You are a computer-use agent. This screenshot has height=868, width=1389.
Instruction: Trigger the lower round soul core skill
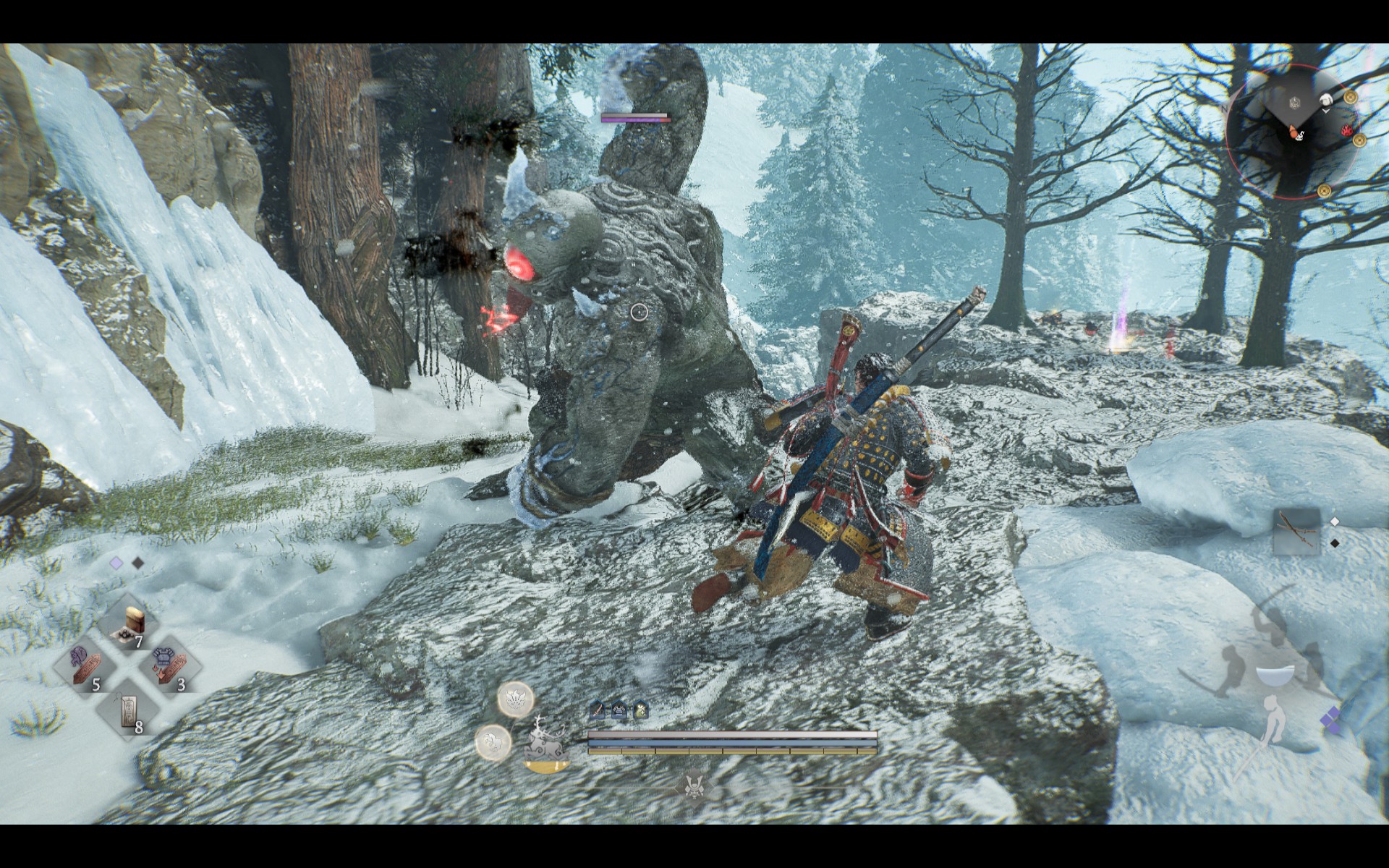coord(493,742)
